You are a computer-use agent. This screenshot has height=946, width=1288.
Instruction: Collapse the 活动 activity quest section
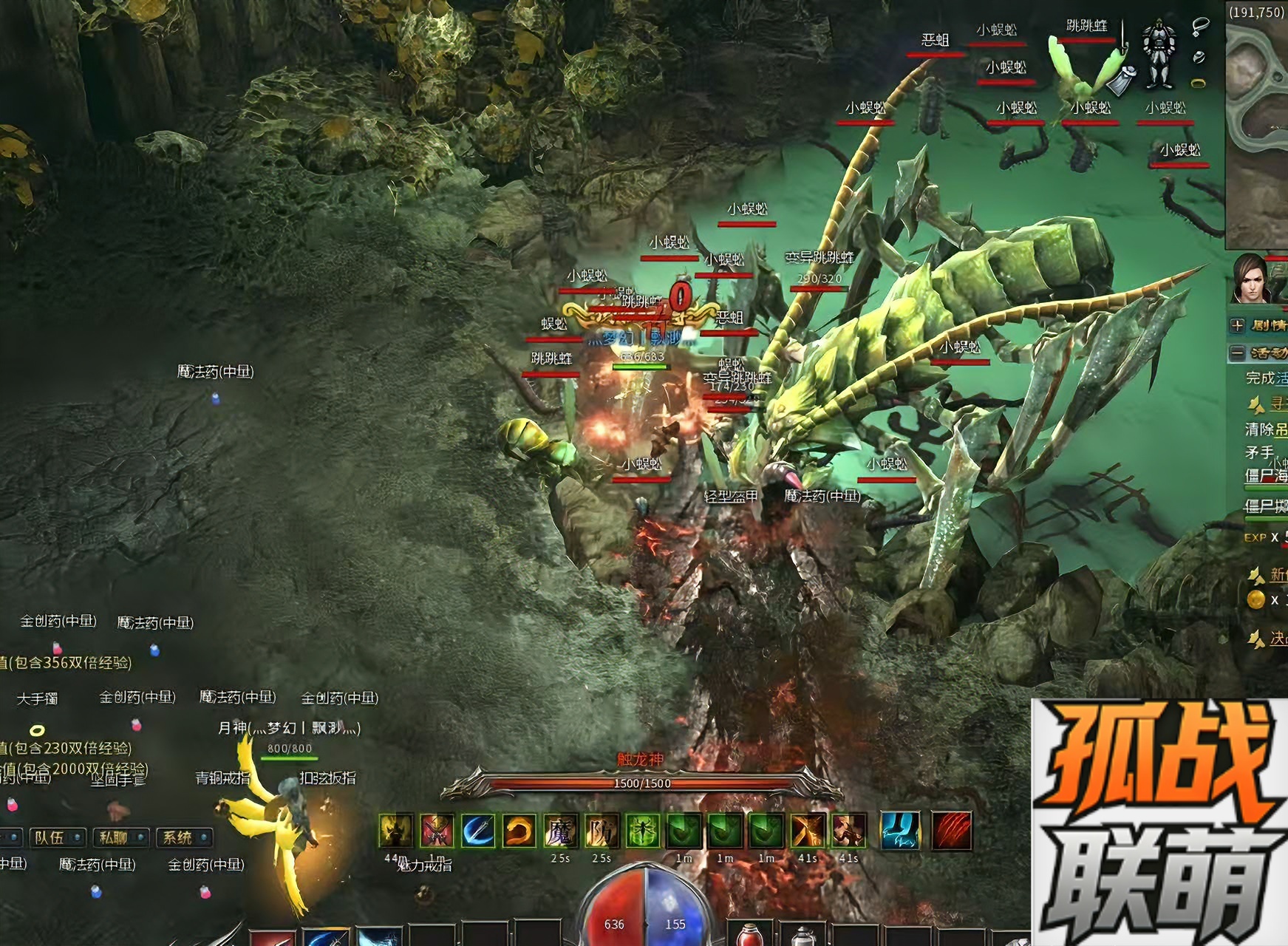[x=1238, y=353]
